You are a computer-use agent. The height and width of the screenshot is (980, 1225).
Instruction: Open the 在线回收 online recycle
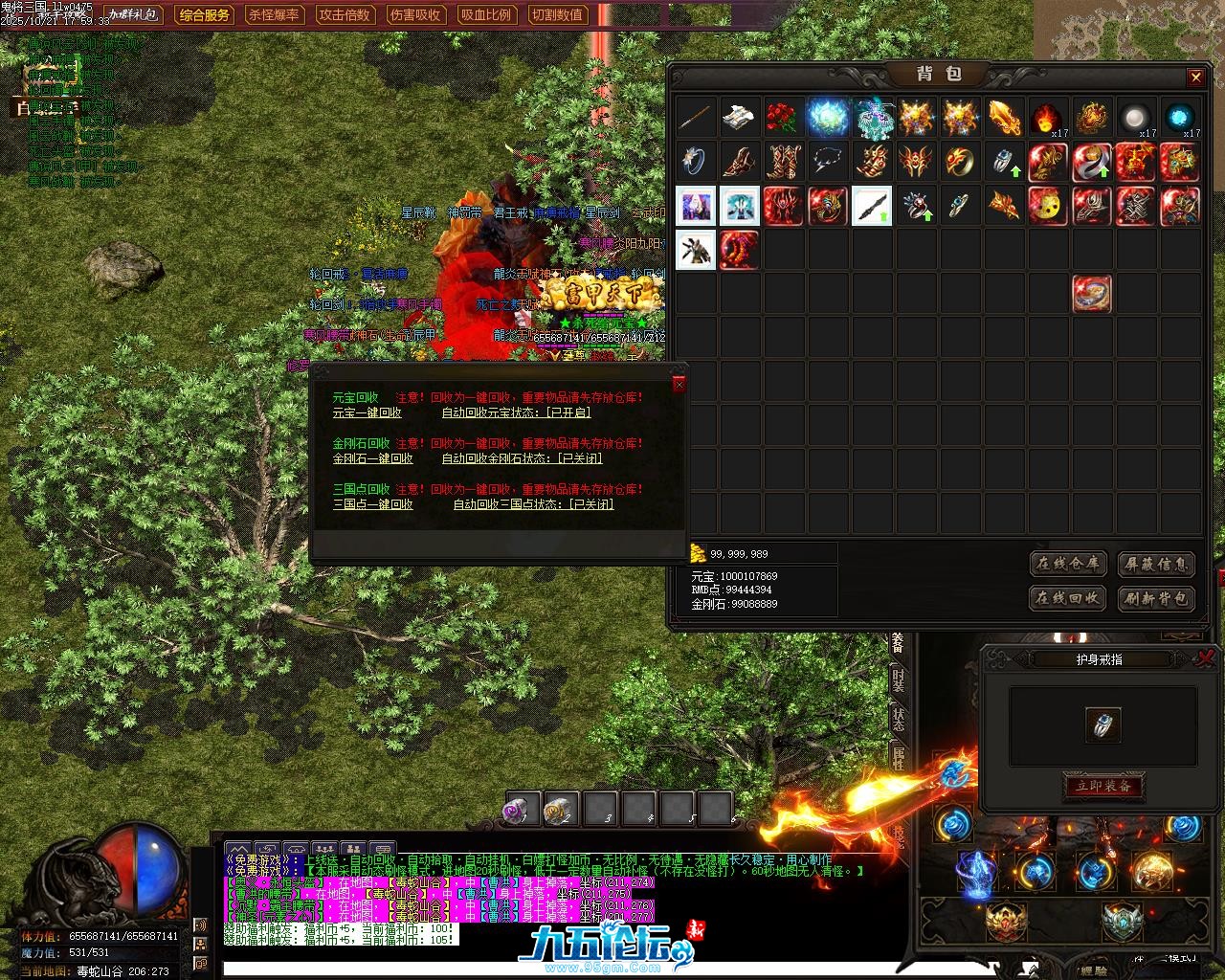(1068, 598)
